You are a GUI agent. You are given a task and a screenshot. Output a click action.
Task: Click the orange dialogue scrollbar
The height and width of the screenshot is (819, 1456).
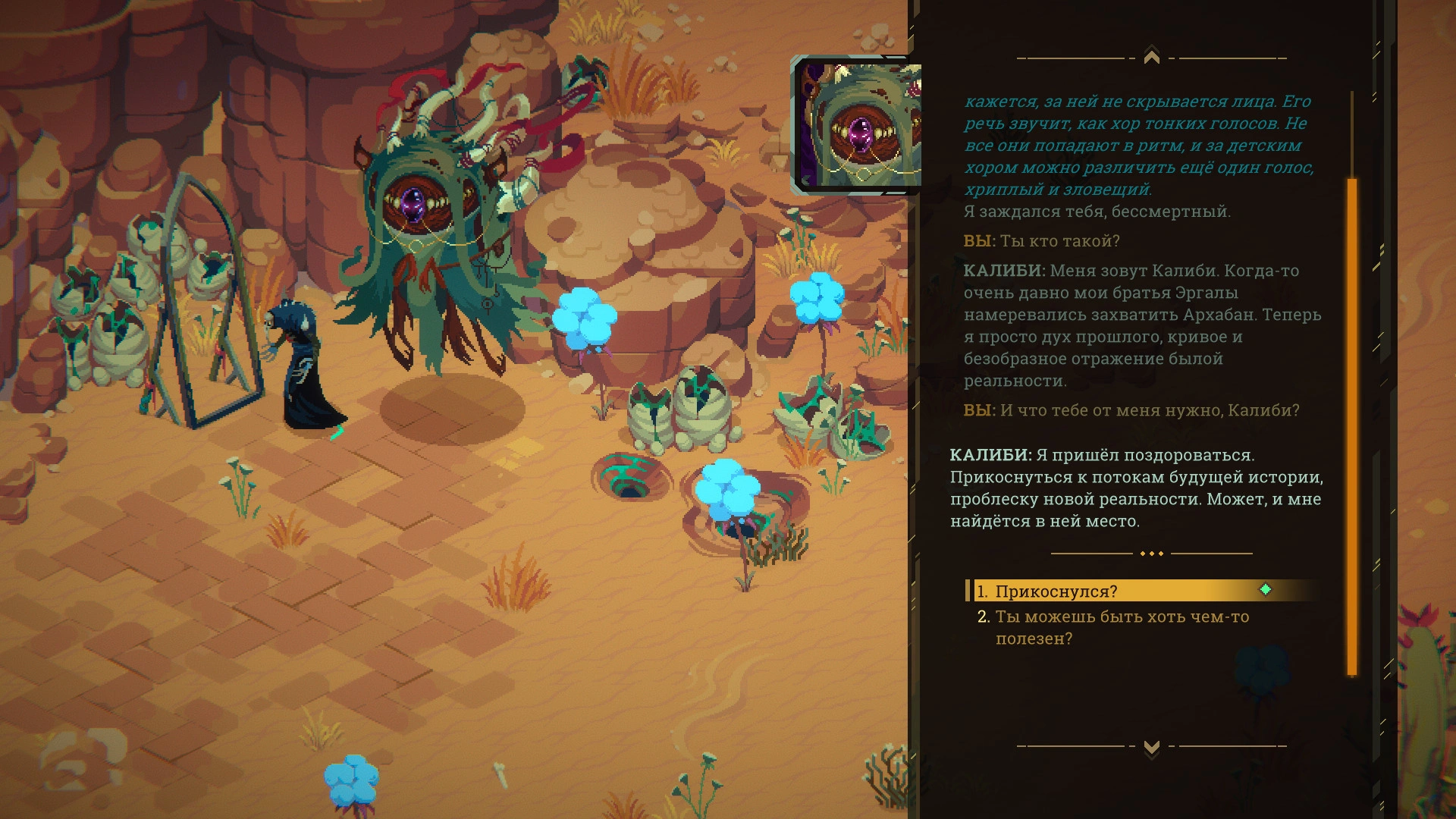click(x=1351, y=425)
